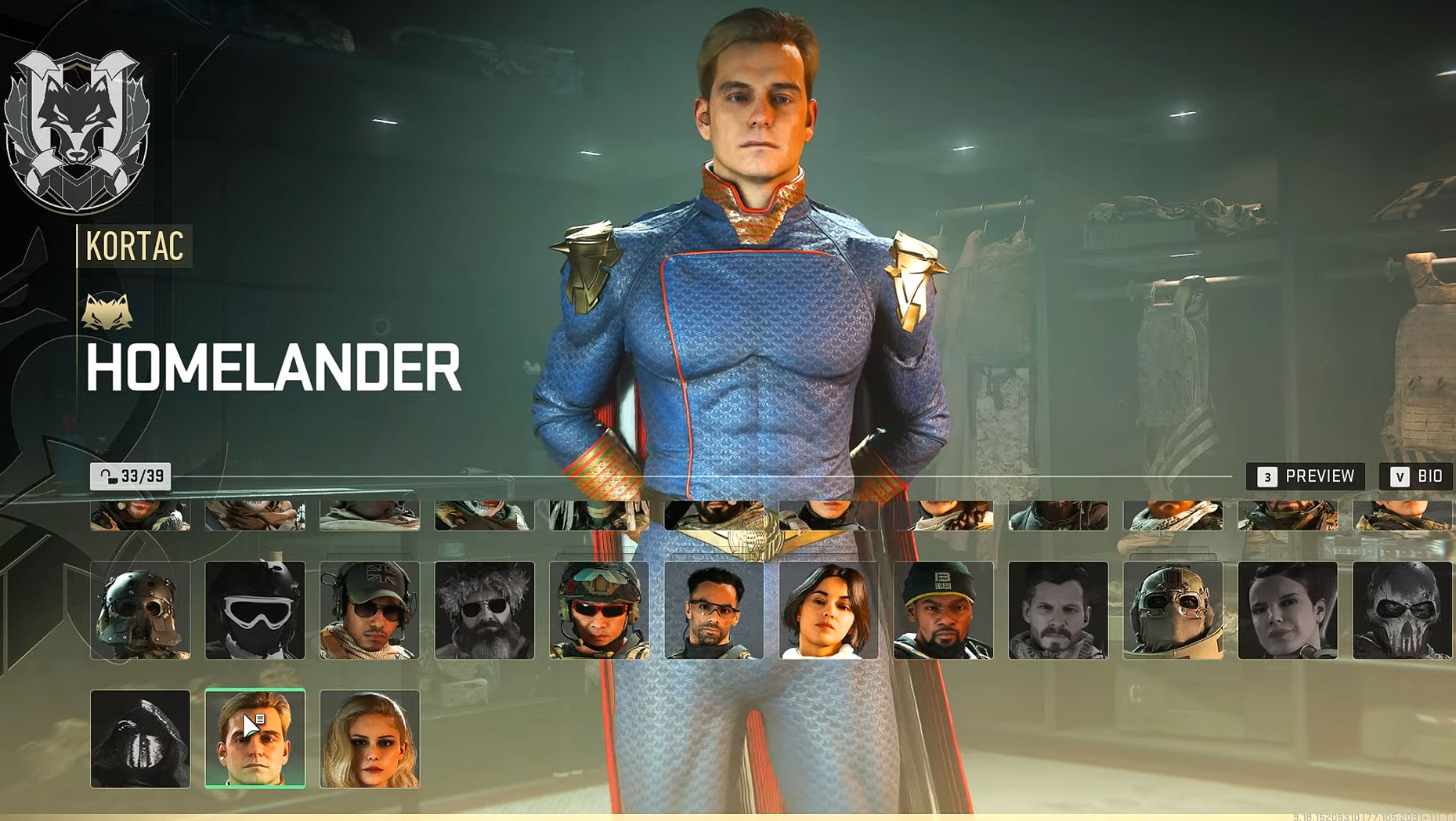Select the blonde female operator thumbnail

(370, 737)
